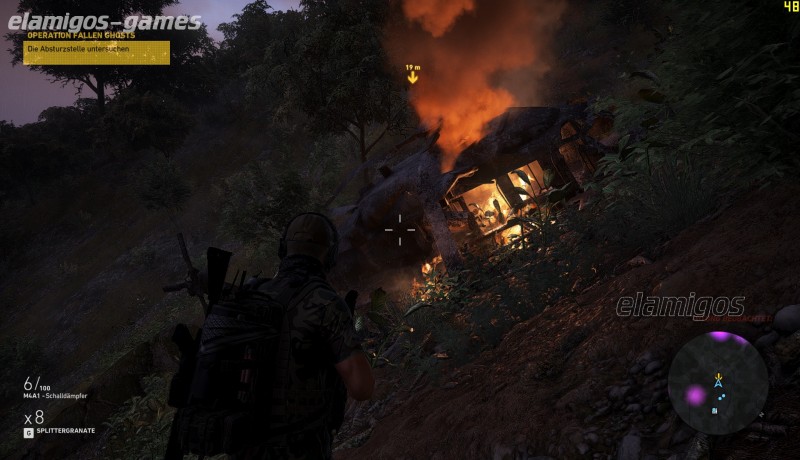Choose the M4A1 weapon label
Screen dimensions: 800x460
[x=57, y=396]
